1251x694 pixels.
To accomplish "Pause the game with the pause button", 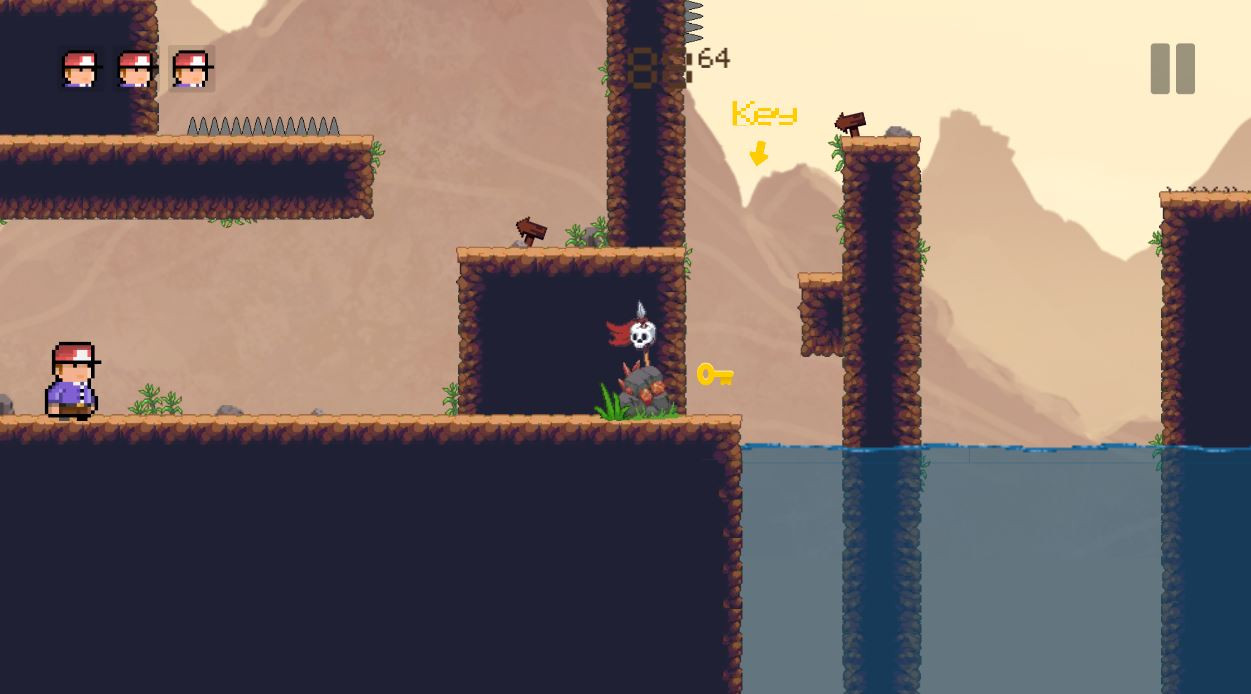I will (x=1172, y=69).
